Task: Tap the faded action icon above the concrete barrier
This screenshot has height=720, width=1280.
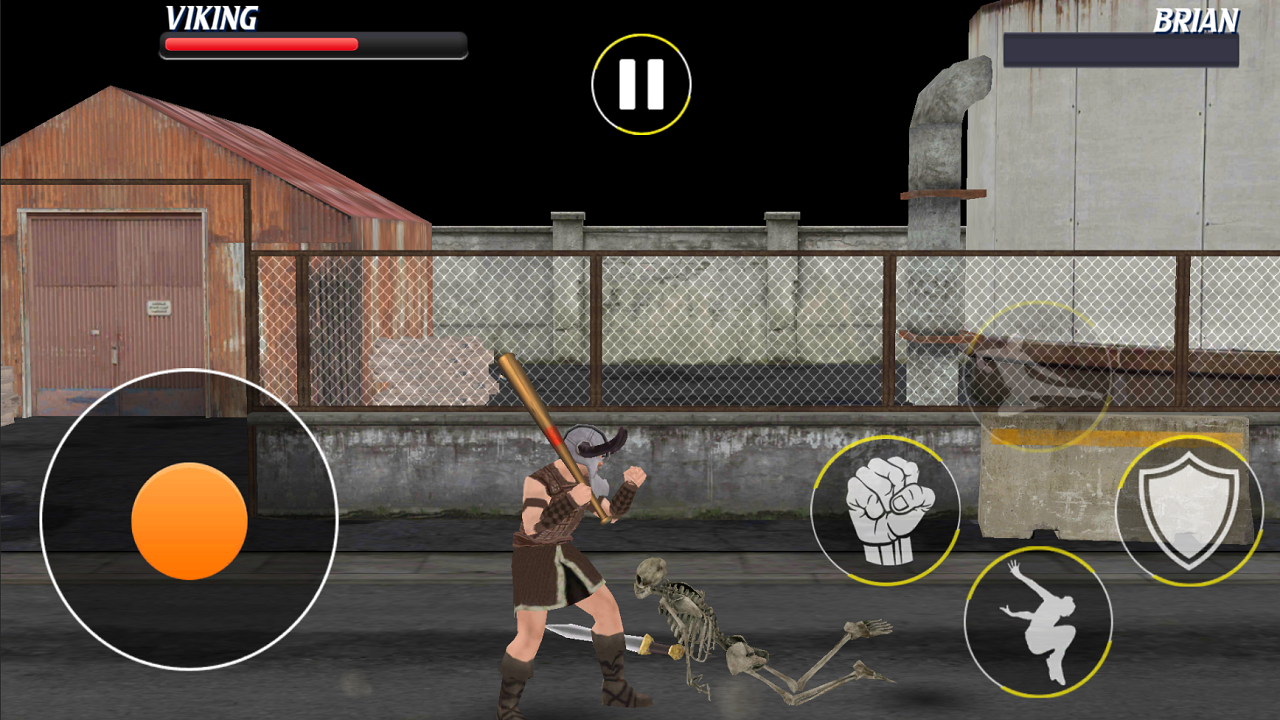Action: (x=1040, y=375)
